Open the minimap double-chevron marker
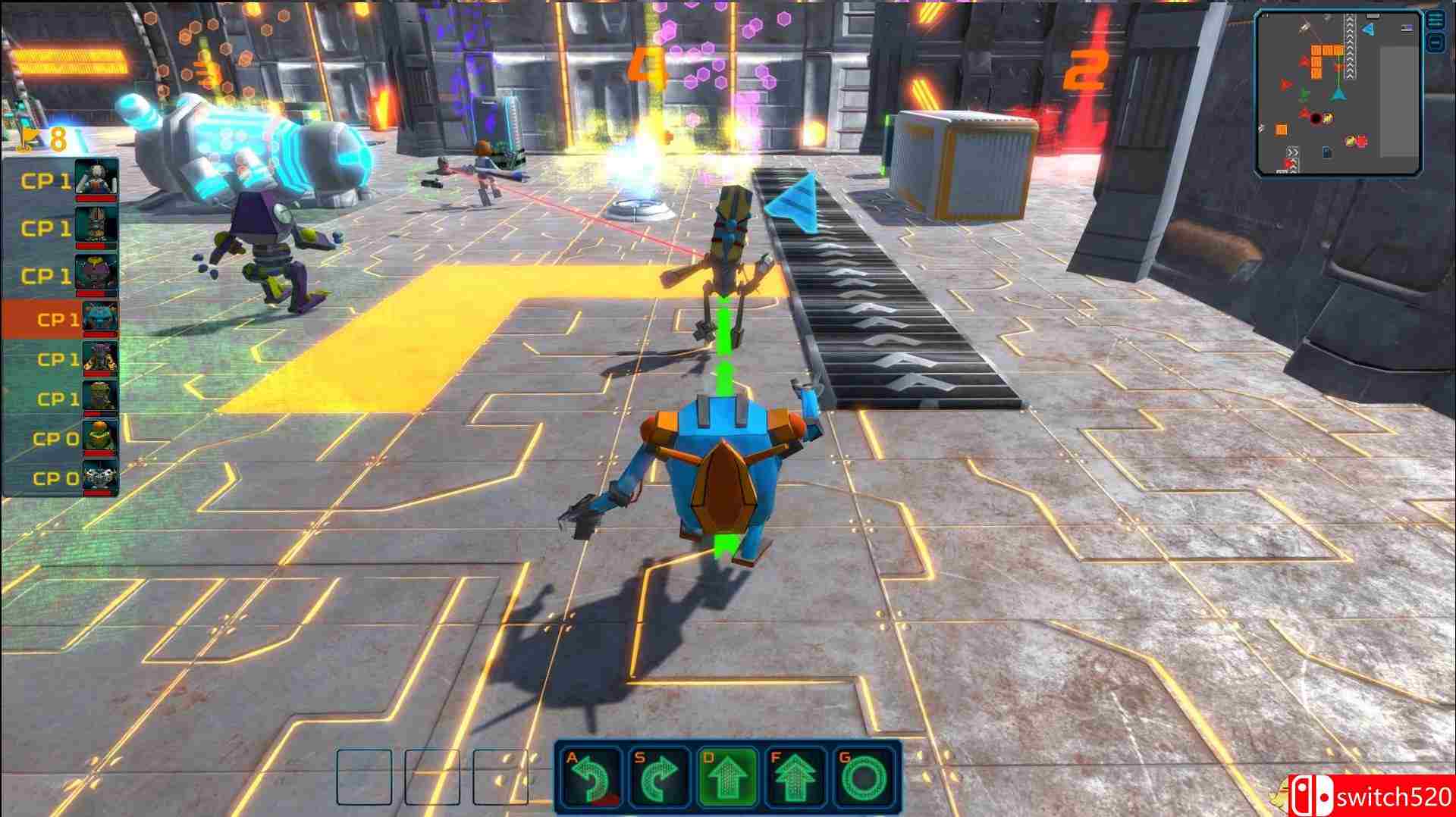1456x817 pixels. coord(1293,151)
